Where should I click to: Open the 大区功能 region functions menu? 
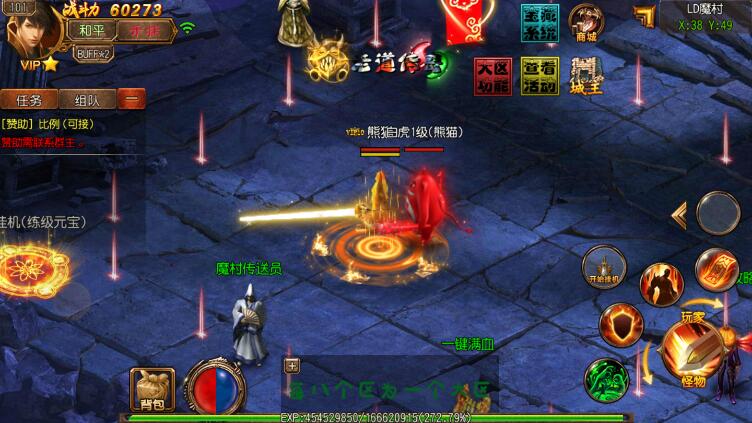tap(491, 76)
